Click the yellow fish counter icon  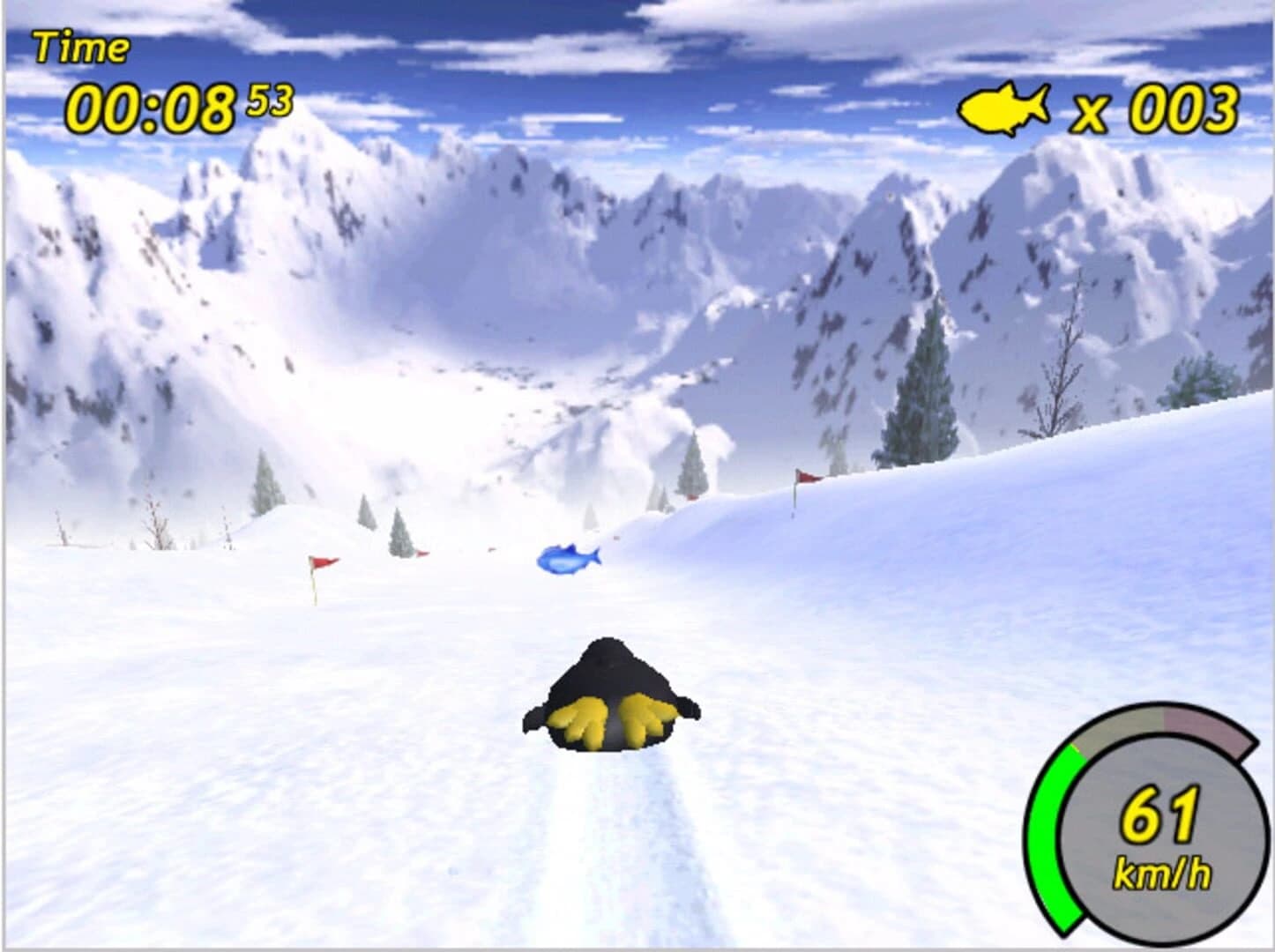pyautogui.click(x=1007, y=107)
